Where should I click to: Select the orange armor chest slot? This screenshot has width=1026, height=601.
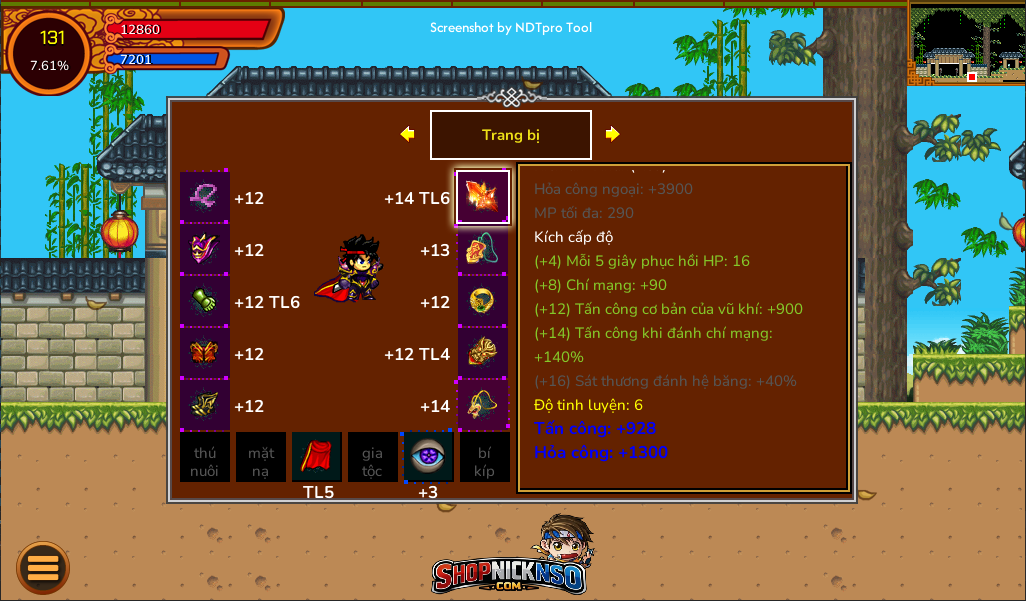pyautogui.click(x=205, y=353)
